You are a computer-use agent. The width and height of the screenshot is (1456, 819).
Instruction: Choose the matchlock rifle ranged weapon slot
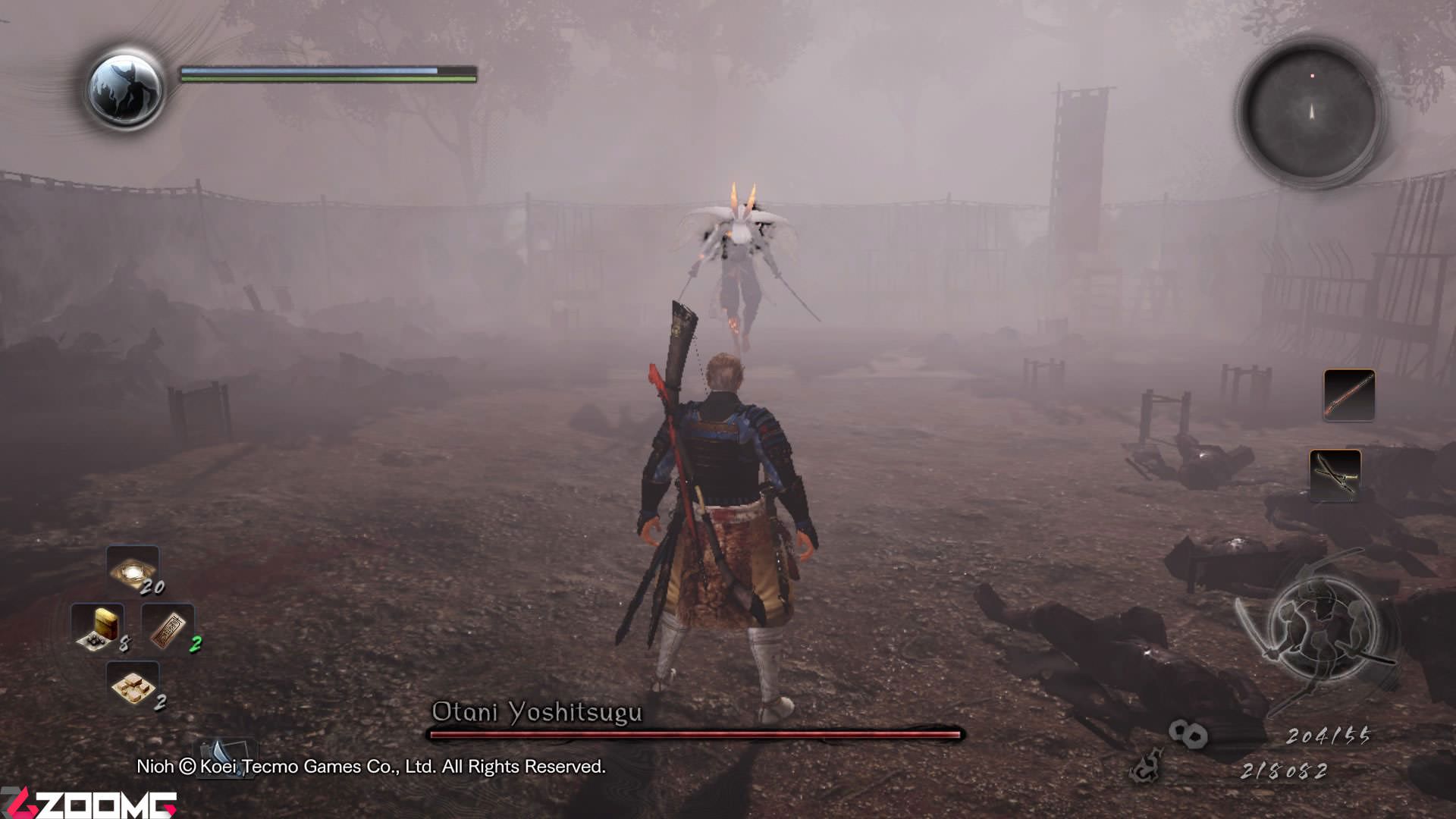click(x=1349, y=394)
